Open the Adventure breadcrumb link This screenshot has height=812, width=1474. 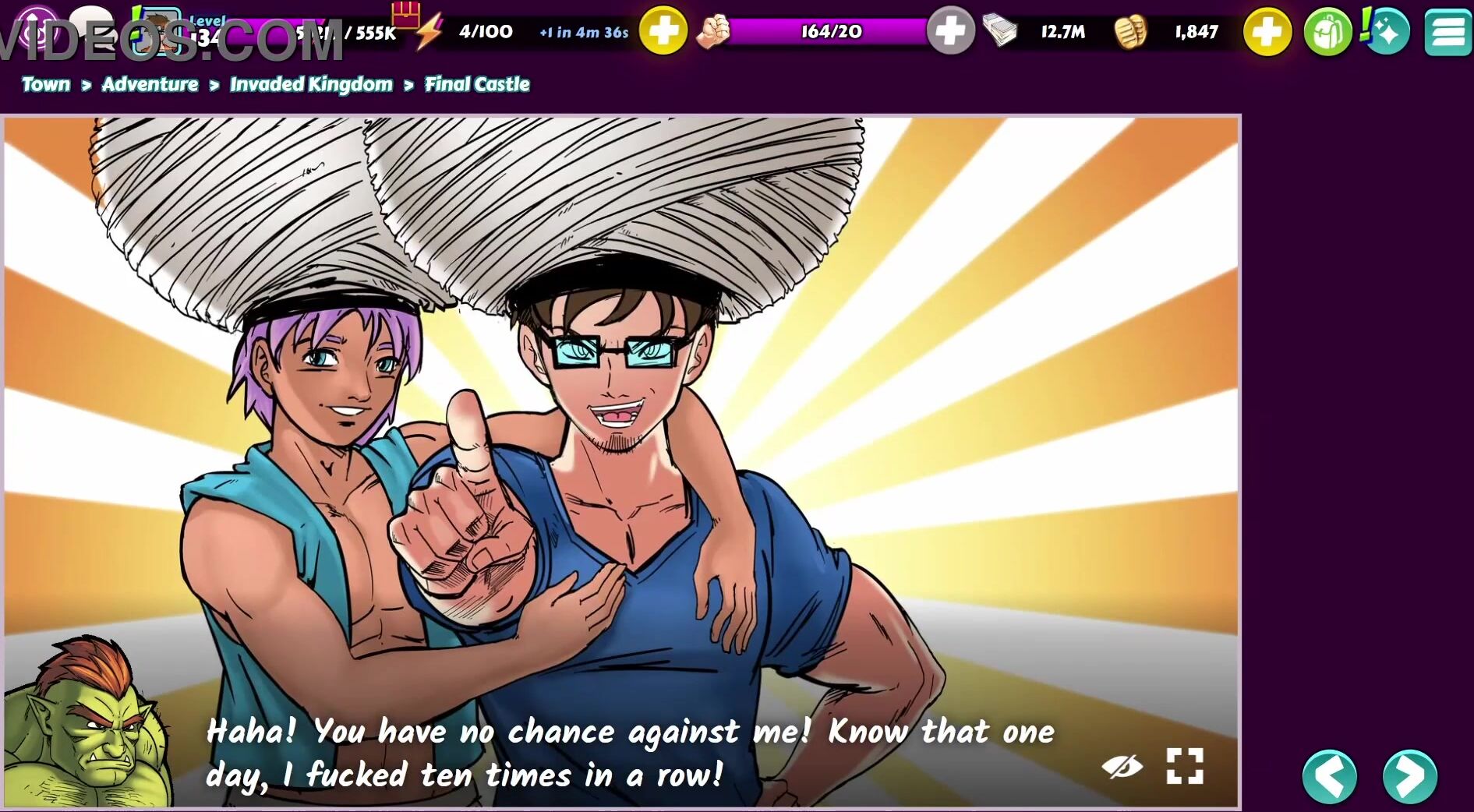click(x=150, y=84)
